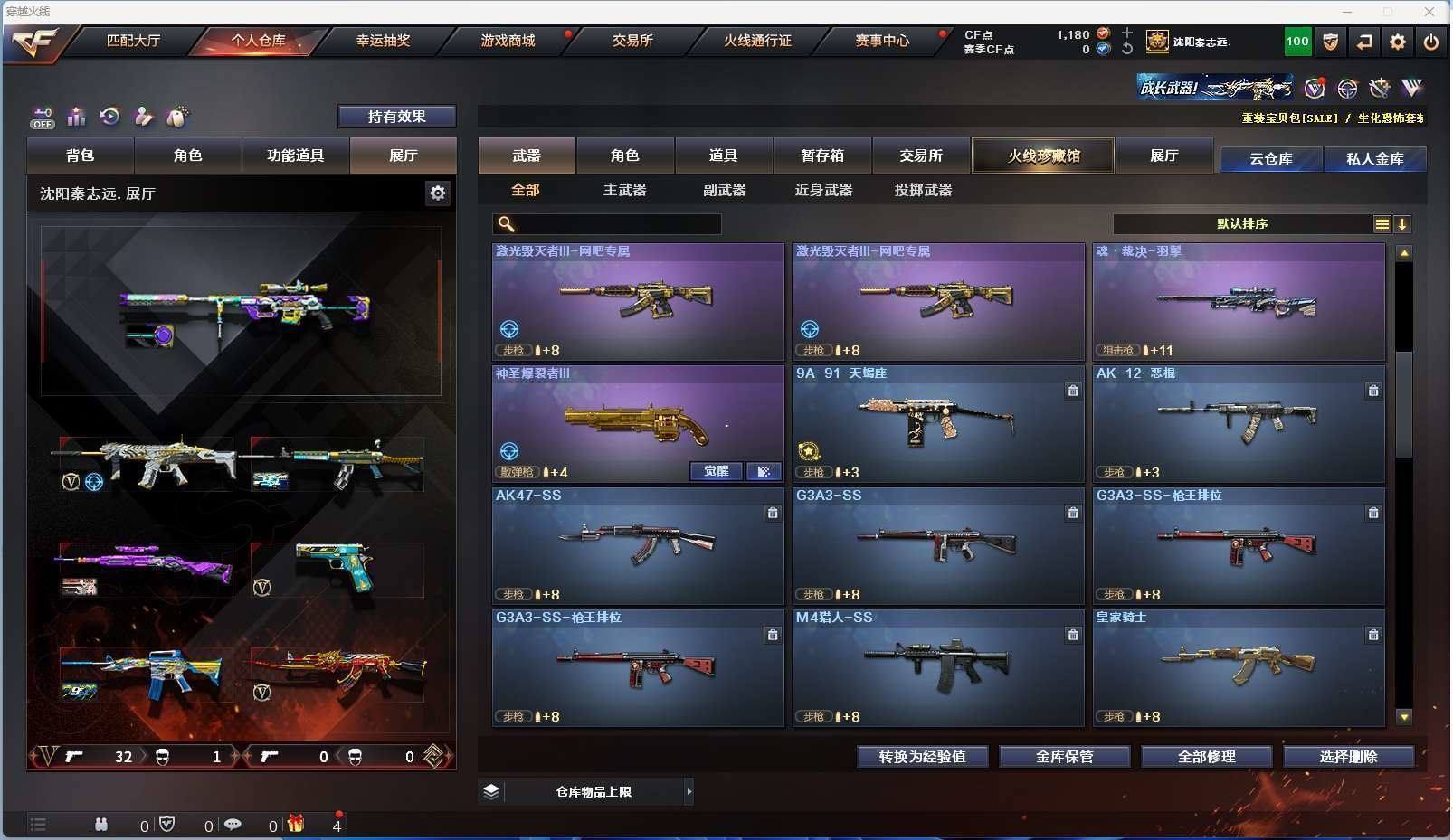This screenshot has height=840, width=1453.
Task: Choose the AK47-SS weapon tile
Action: (x=638, y=545)
